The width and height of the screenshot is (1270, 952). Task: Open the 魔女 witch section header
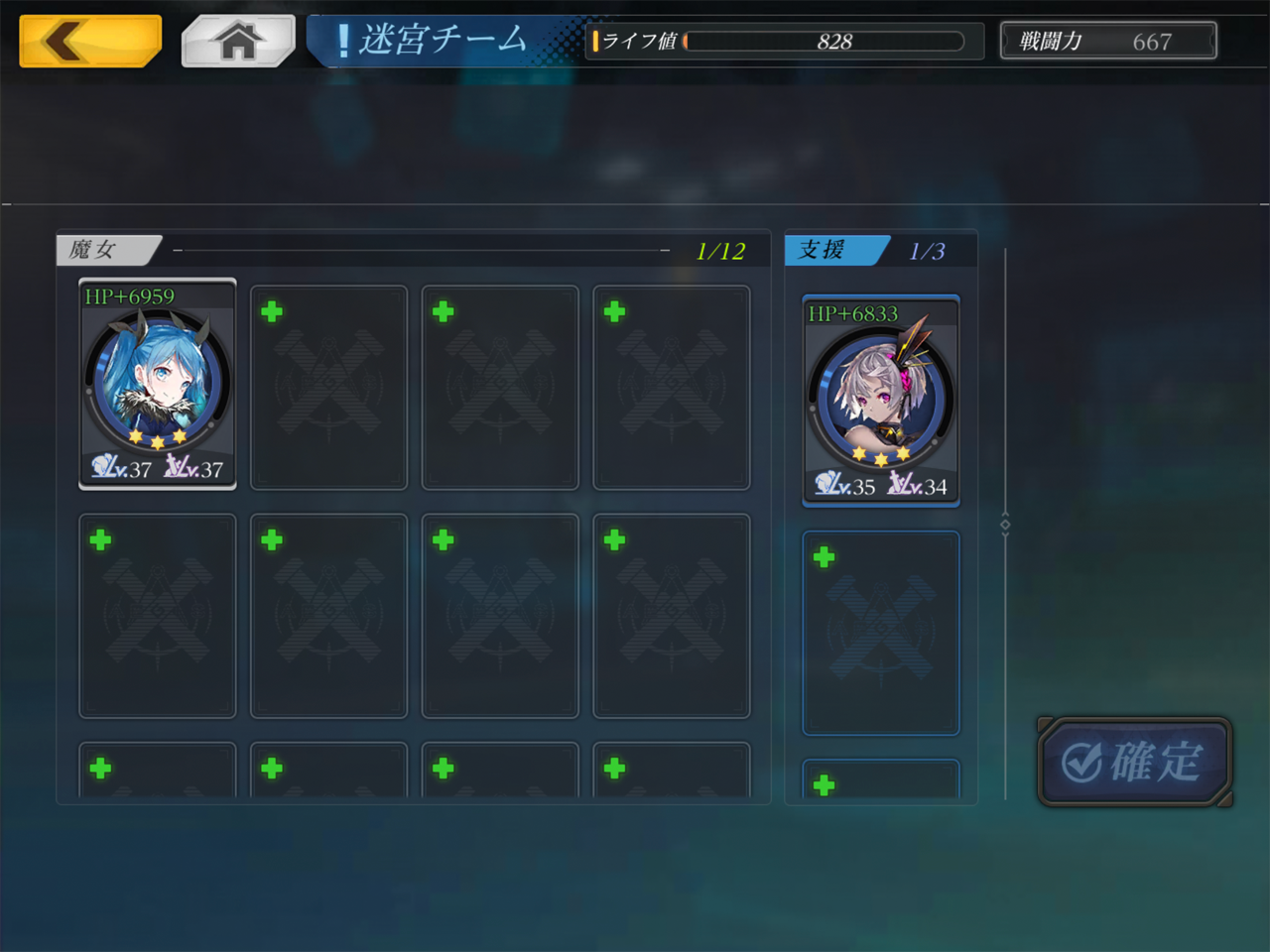point(107,250)
